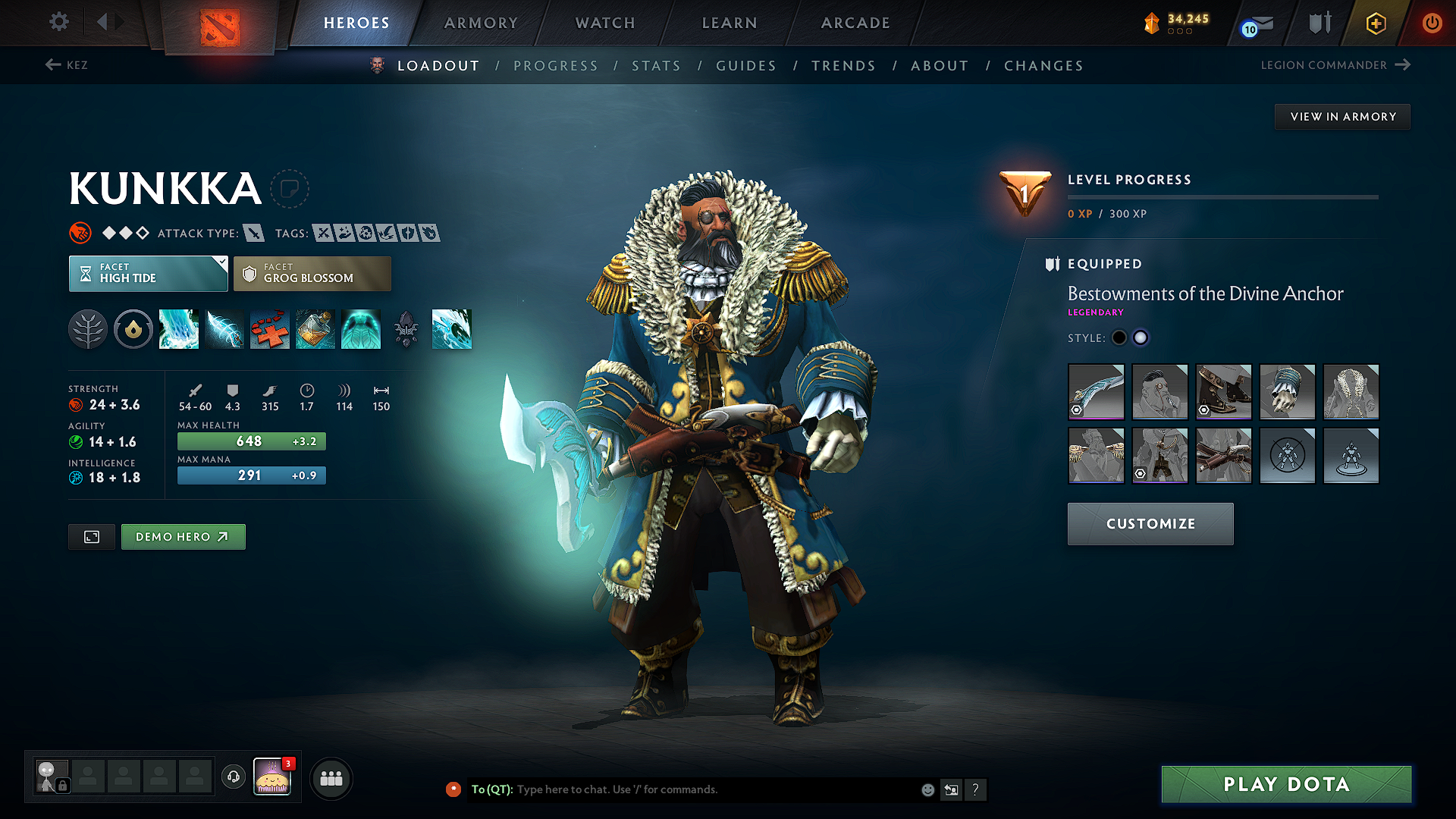Open the emoticon picker in the chat bar
This screenshot has width=1456, height=819.
927,789
